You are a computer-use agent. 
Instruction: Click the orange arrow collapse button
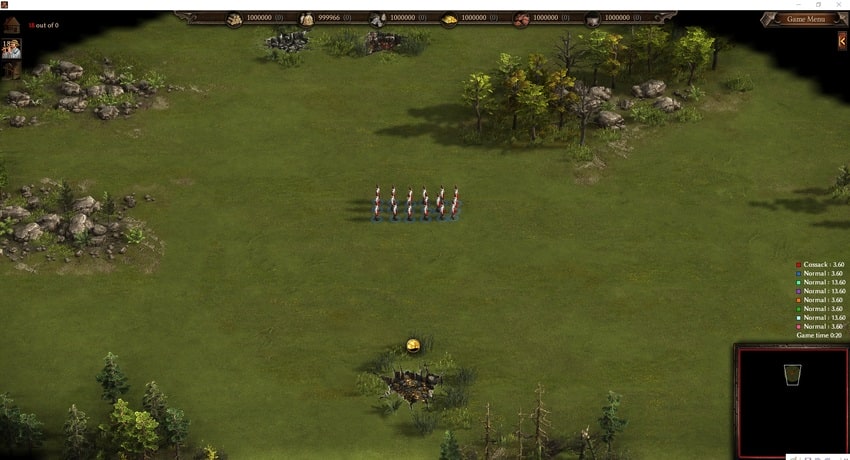coord(843,41)
